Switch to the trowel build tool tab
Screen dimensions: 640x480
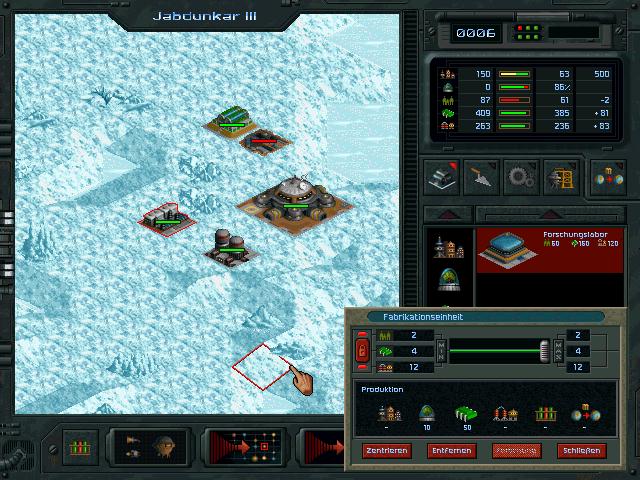coord(482,176)
